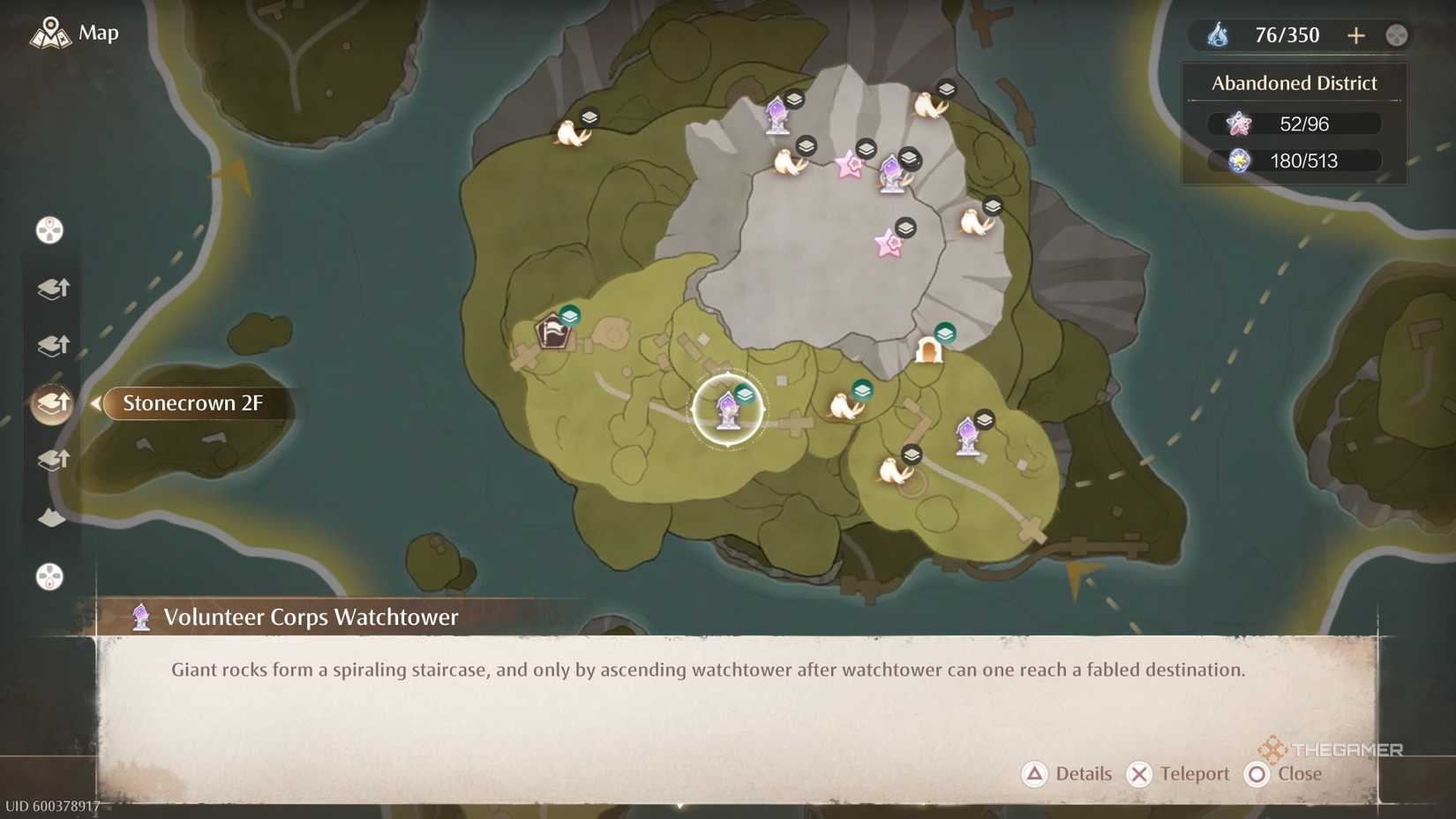Screen dimensions: 1456x819
Task: Click the Map icon in the top-left corner
Action: [50, 33]
